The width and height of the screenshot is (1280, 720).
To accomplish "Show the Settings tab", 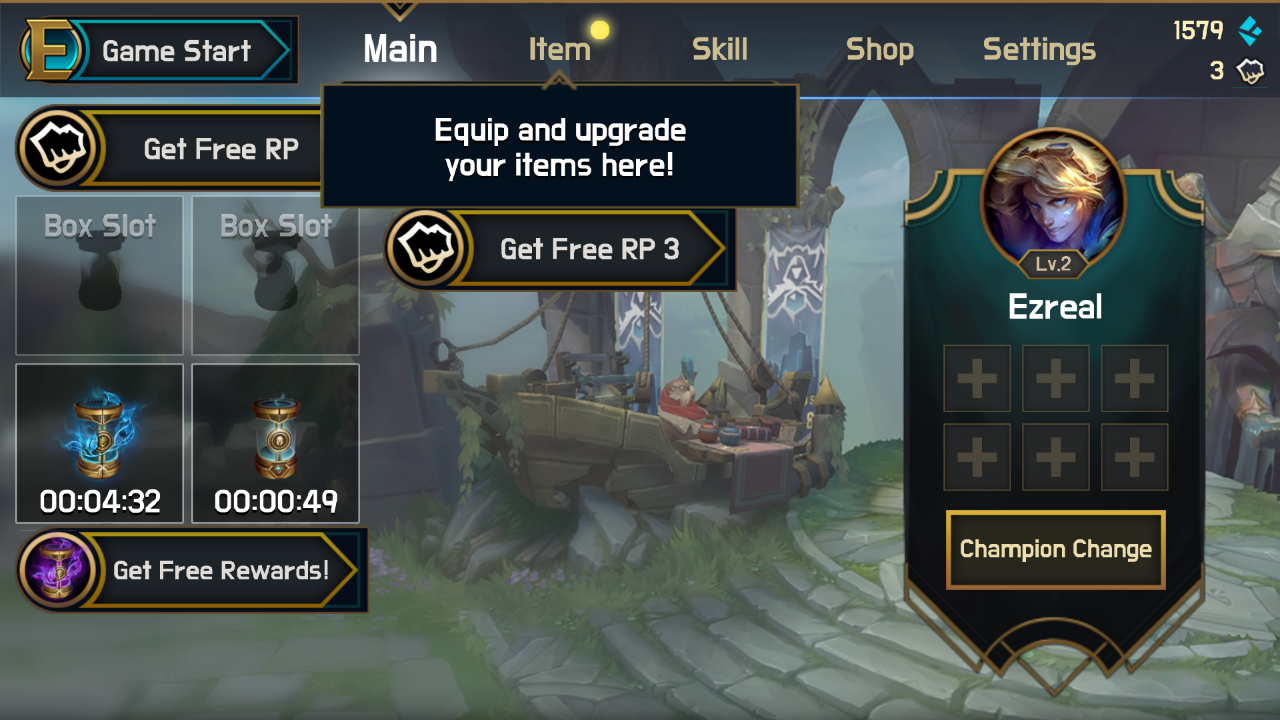I will 1039,49.
